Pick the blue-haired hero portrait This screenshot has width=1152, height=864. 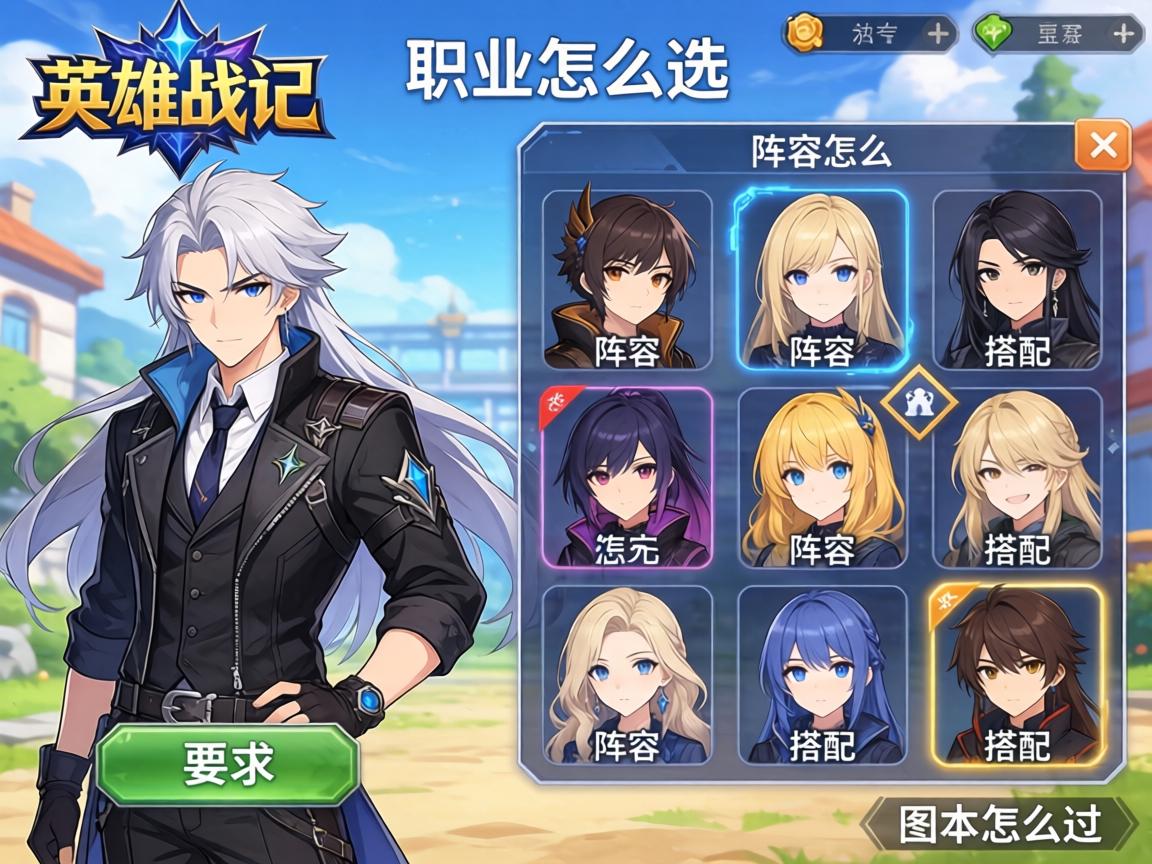pos(822,675)
